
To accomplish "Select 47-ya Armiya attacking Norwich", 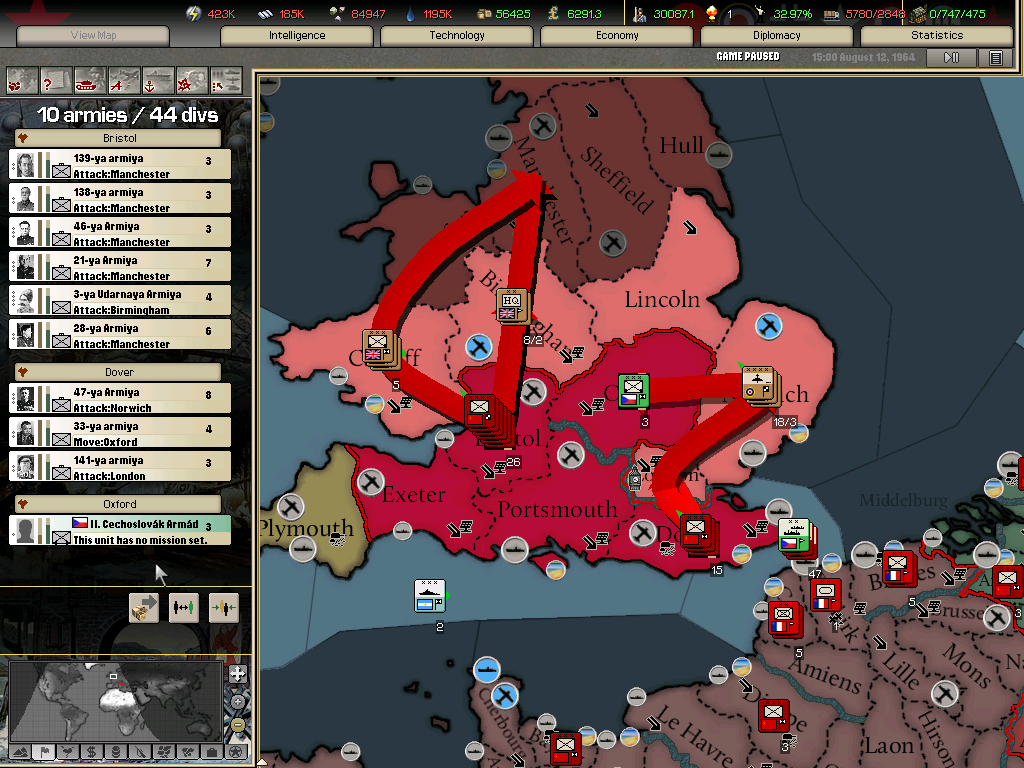I will 120,399.
